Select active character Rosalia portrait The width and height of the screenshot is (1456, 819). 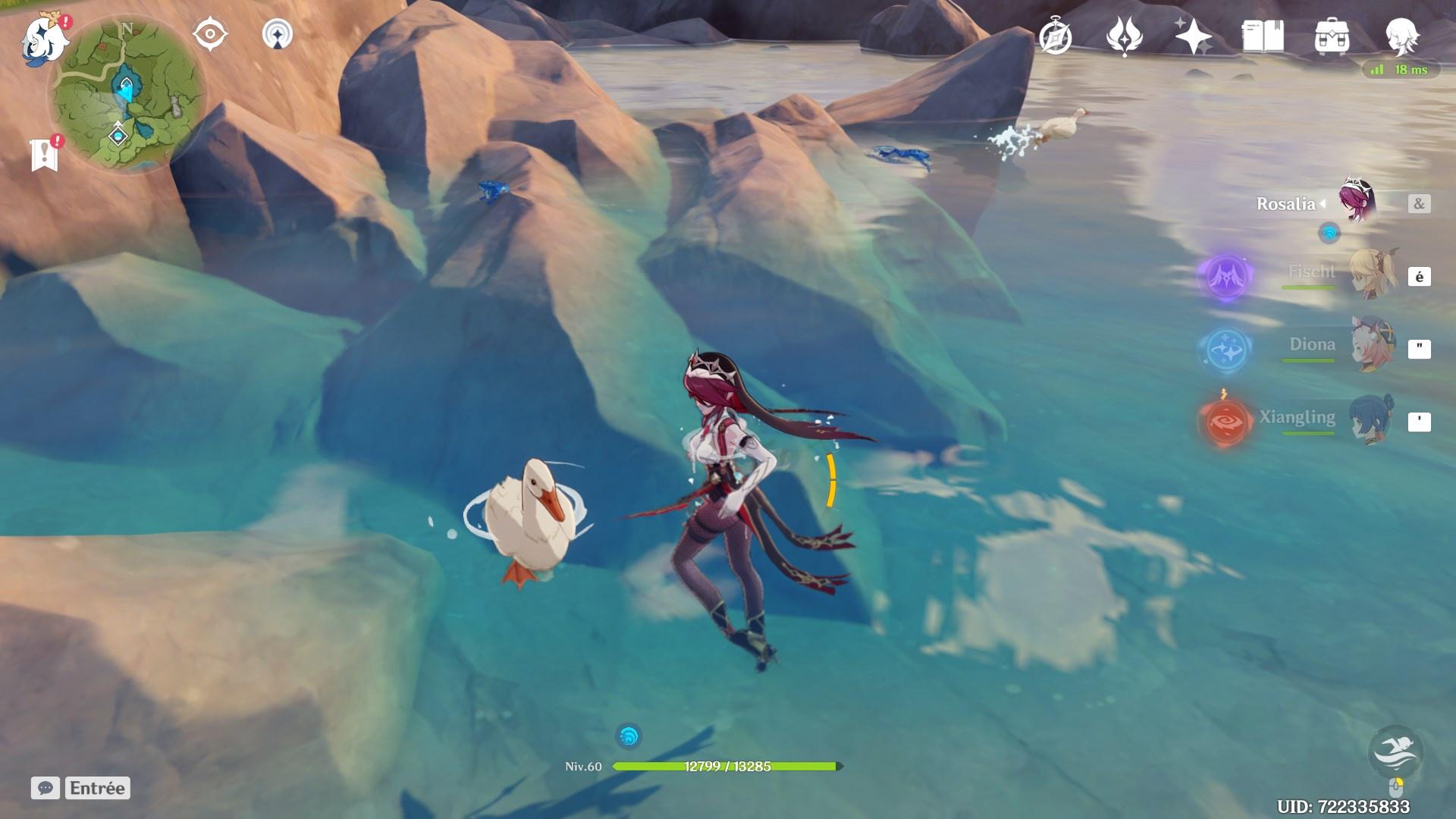[1357, 202]
